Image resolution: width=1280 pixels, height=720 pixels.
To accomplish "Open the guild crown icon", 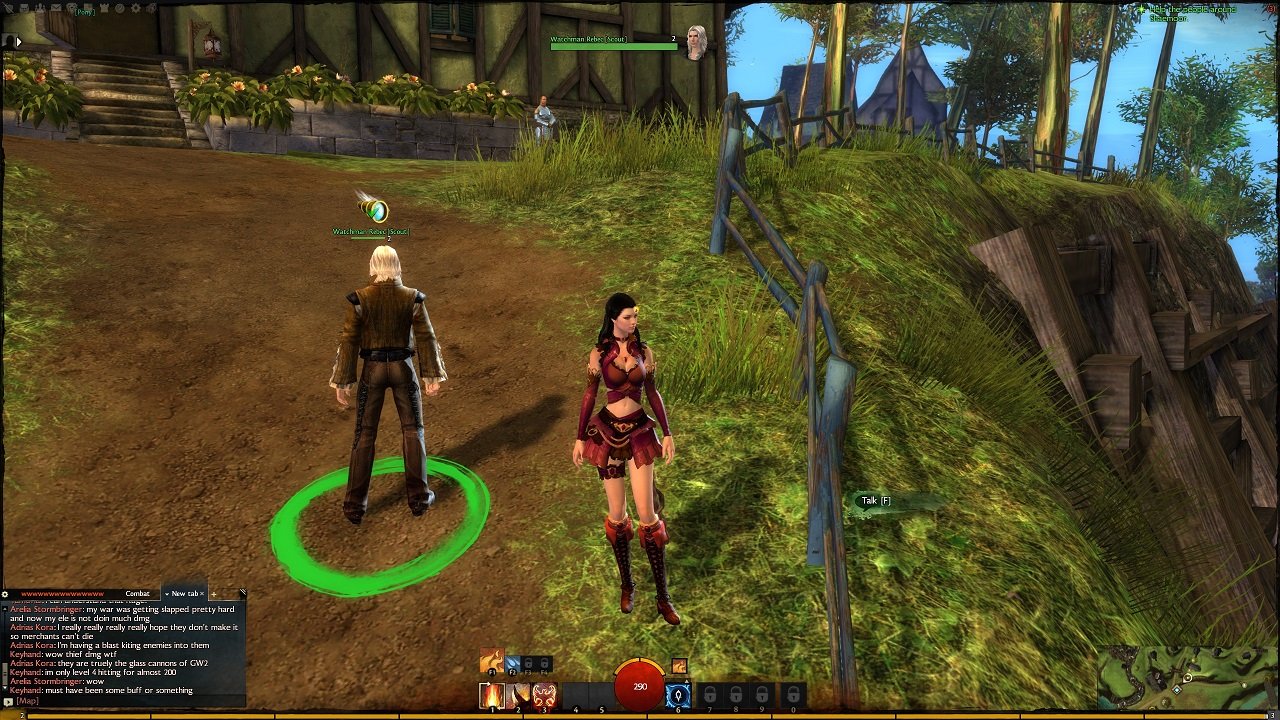I will 104,7.
